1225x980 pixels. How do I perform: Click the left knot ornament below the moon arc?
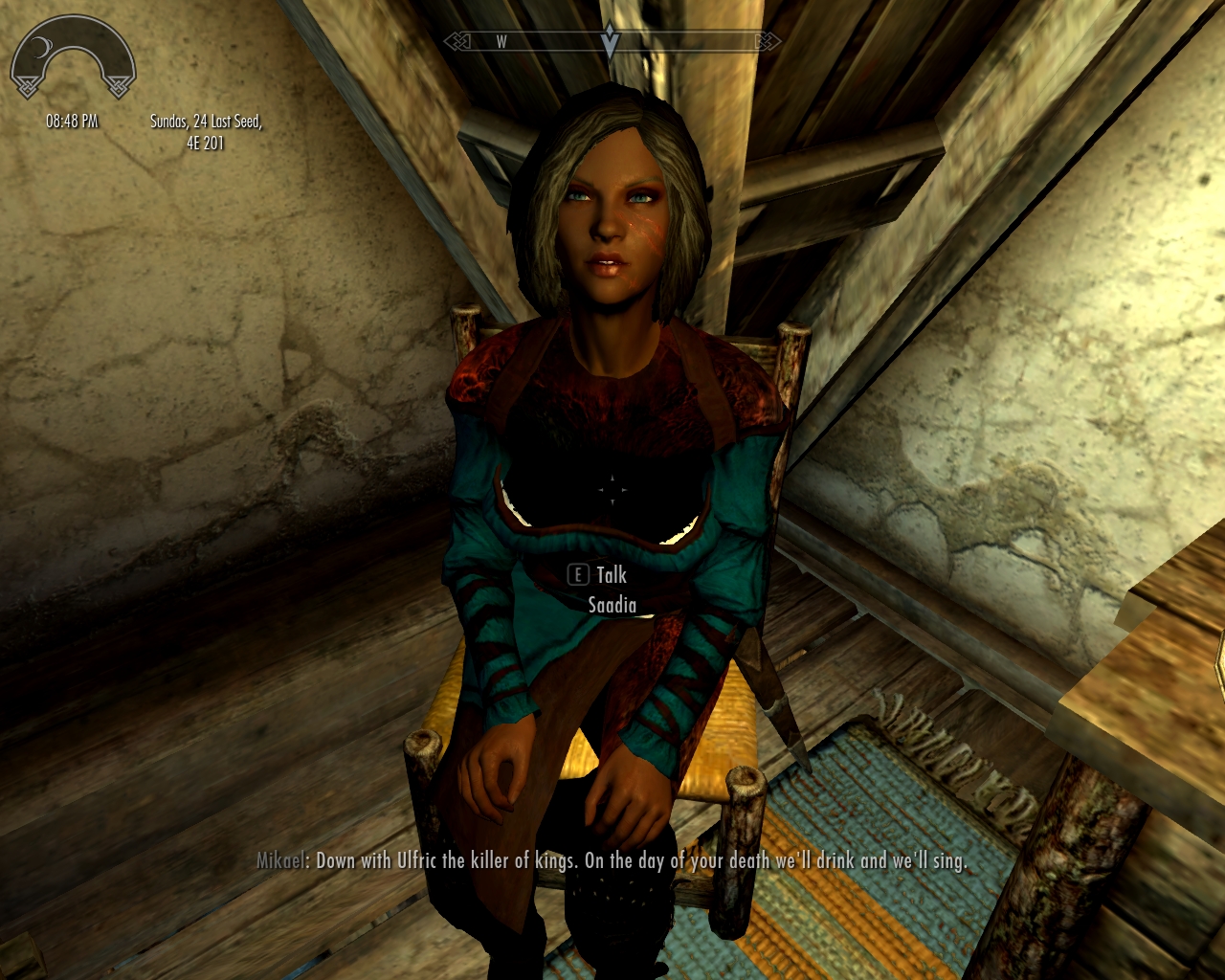coord(27,87)
